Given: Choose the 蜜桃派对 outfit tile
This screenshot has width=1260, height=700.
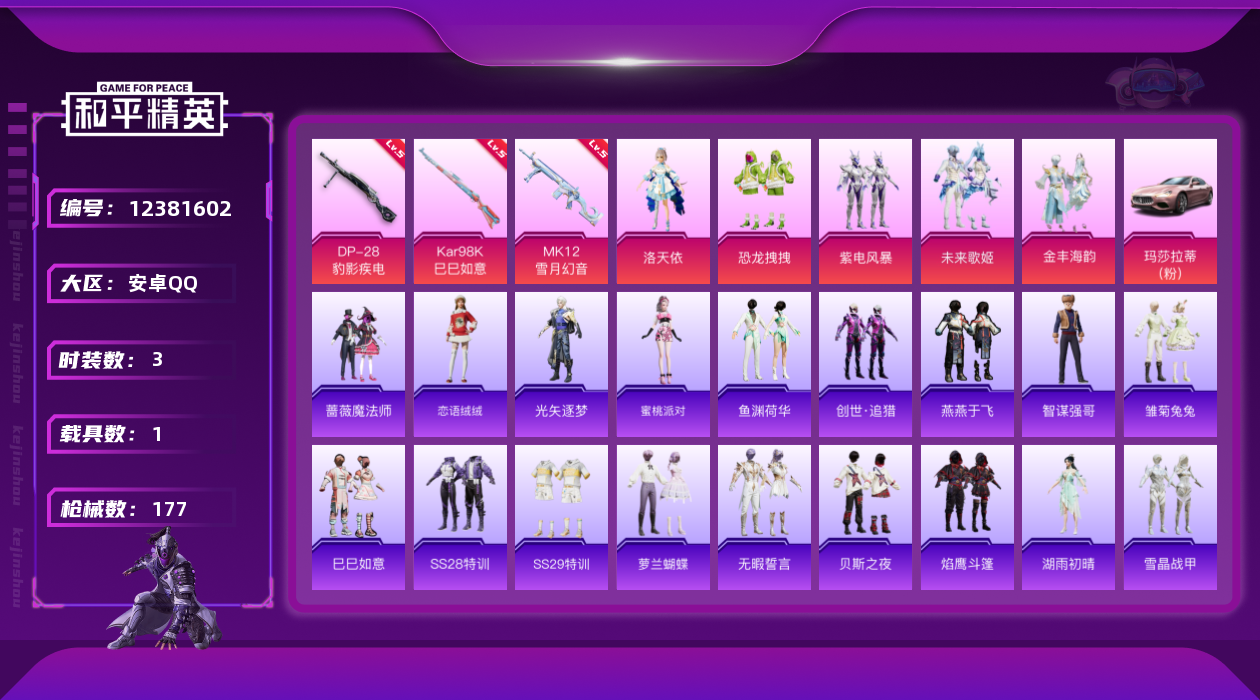Looking at the screenshot, I should 663,364.
